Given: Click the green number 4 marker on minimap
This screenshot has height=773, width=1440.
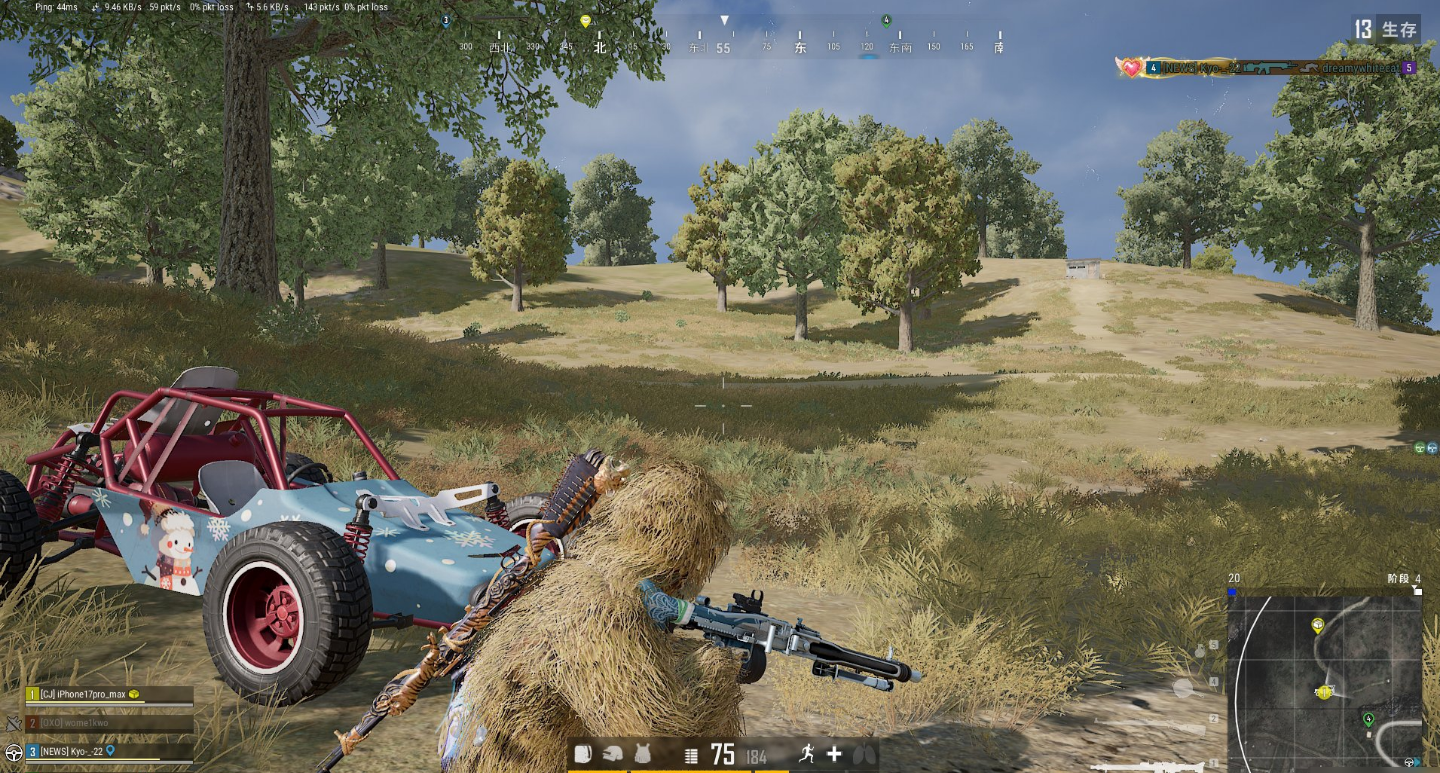Looking at the screenshot, I should 1368,718.
